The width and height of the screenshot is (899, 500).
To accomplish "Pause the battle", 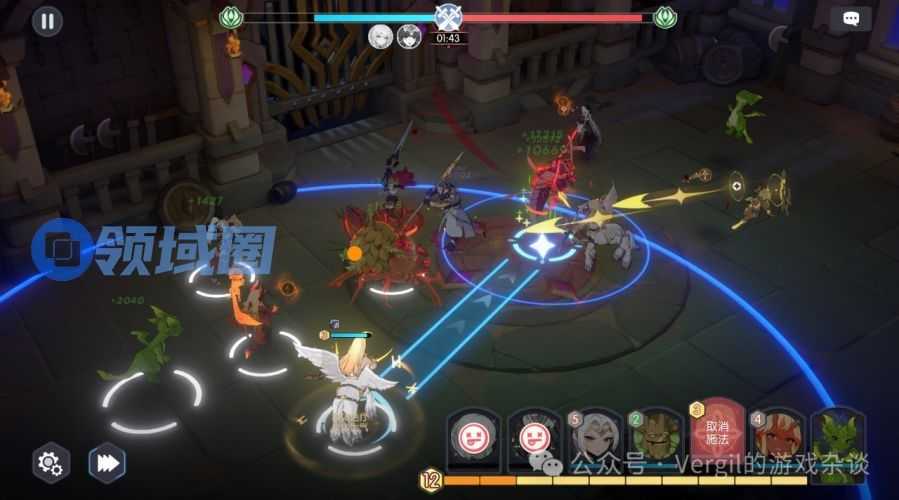I will [46, 21].
